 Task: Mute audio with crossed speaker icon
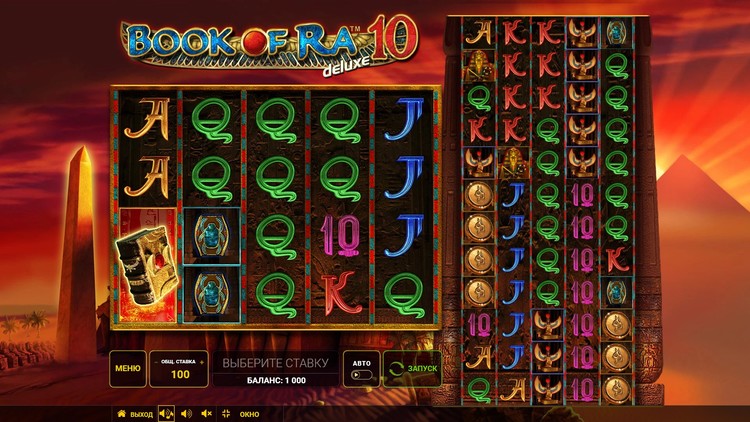point(206,413)
